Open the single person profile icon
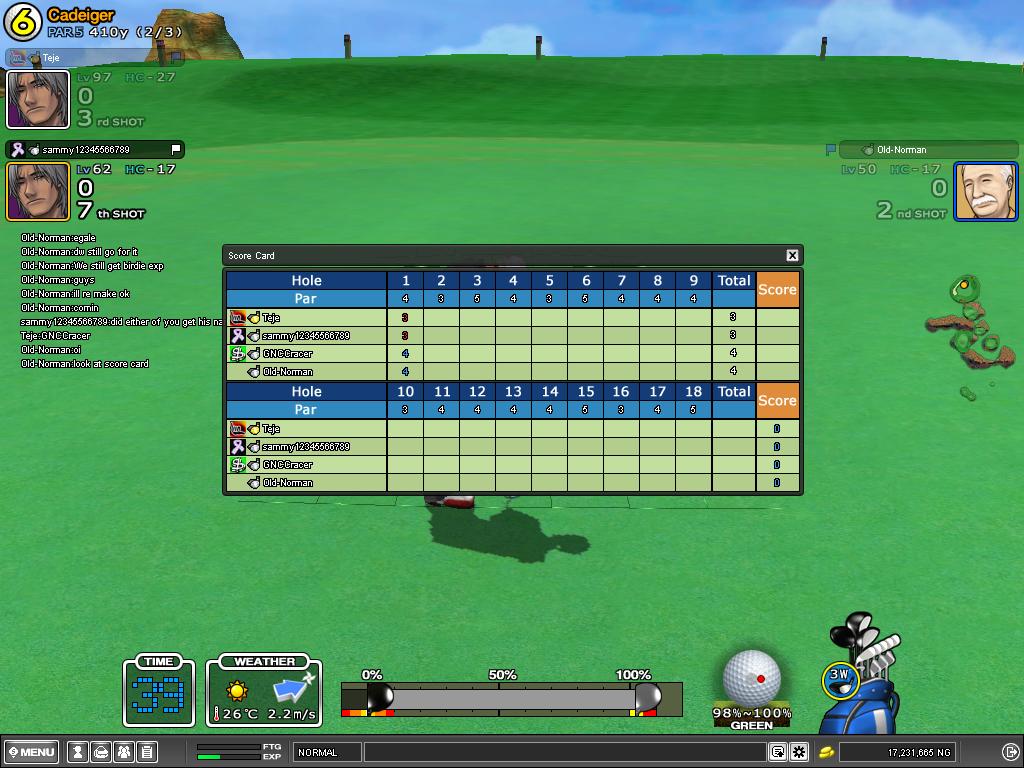Viewport: 1024px width, 768px height. (x=77, y=752)
